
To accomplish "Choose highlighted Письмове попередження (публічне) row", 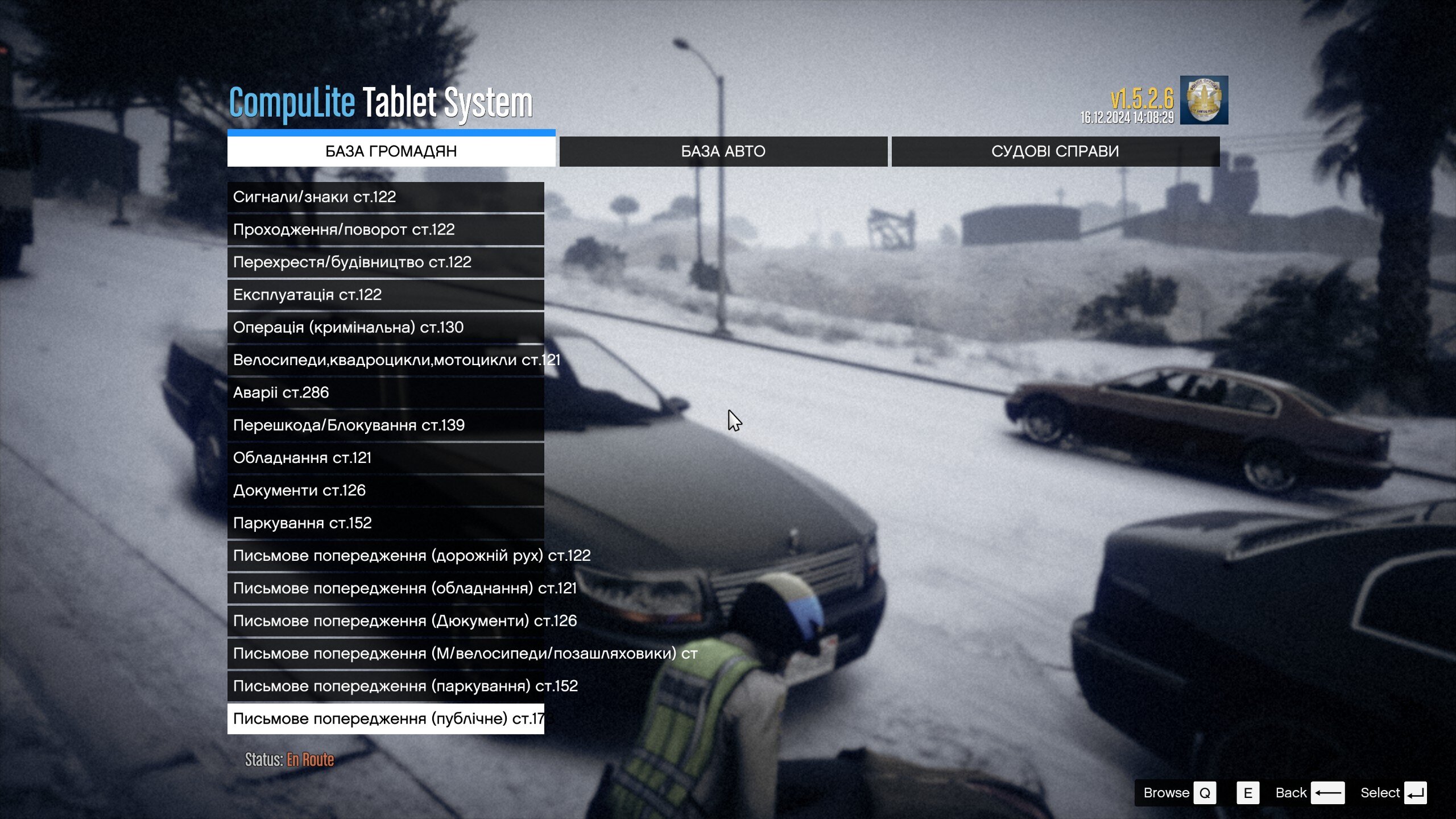I will (x=386, y=719).
